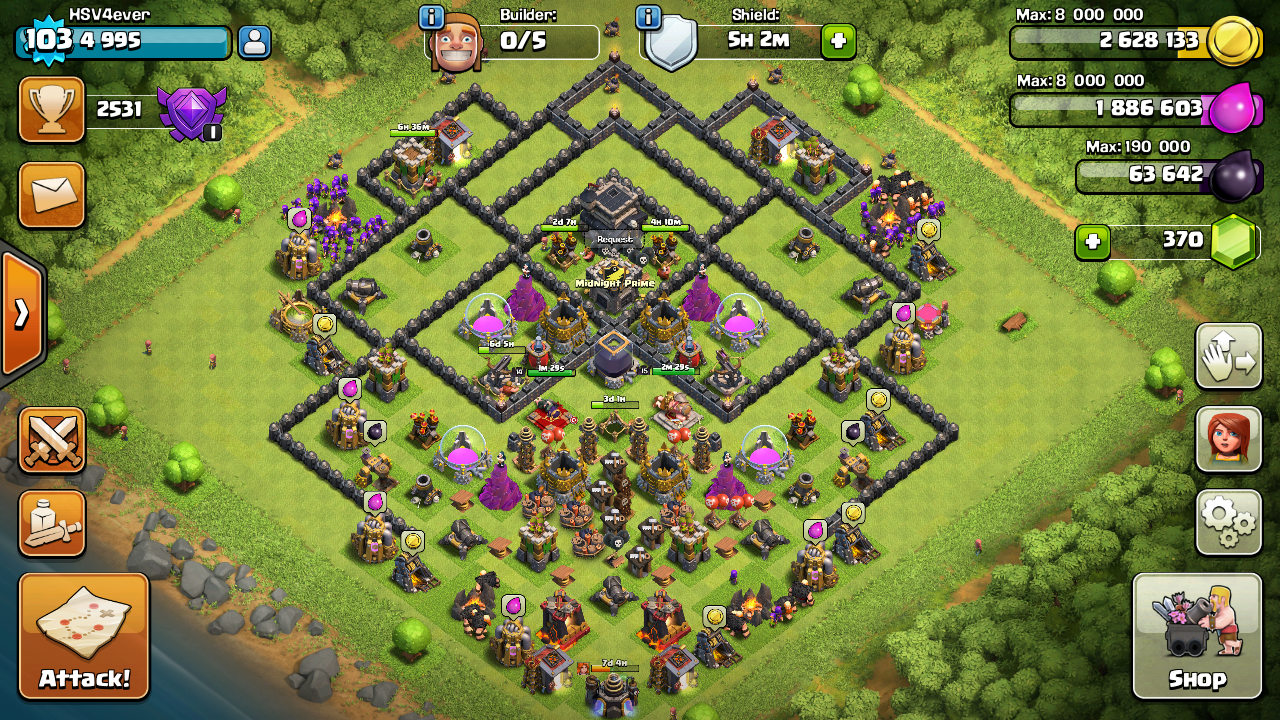This screenshot has width=1280, height=720.
Task: Open the mail inbox envelope
Action: [x=52, y=195]
